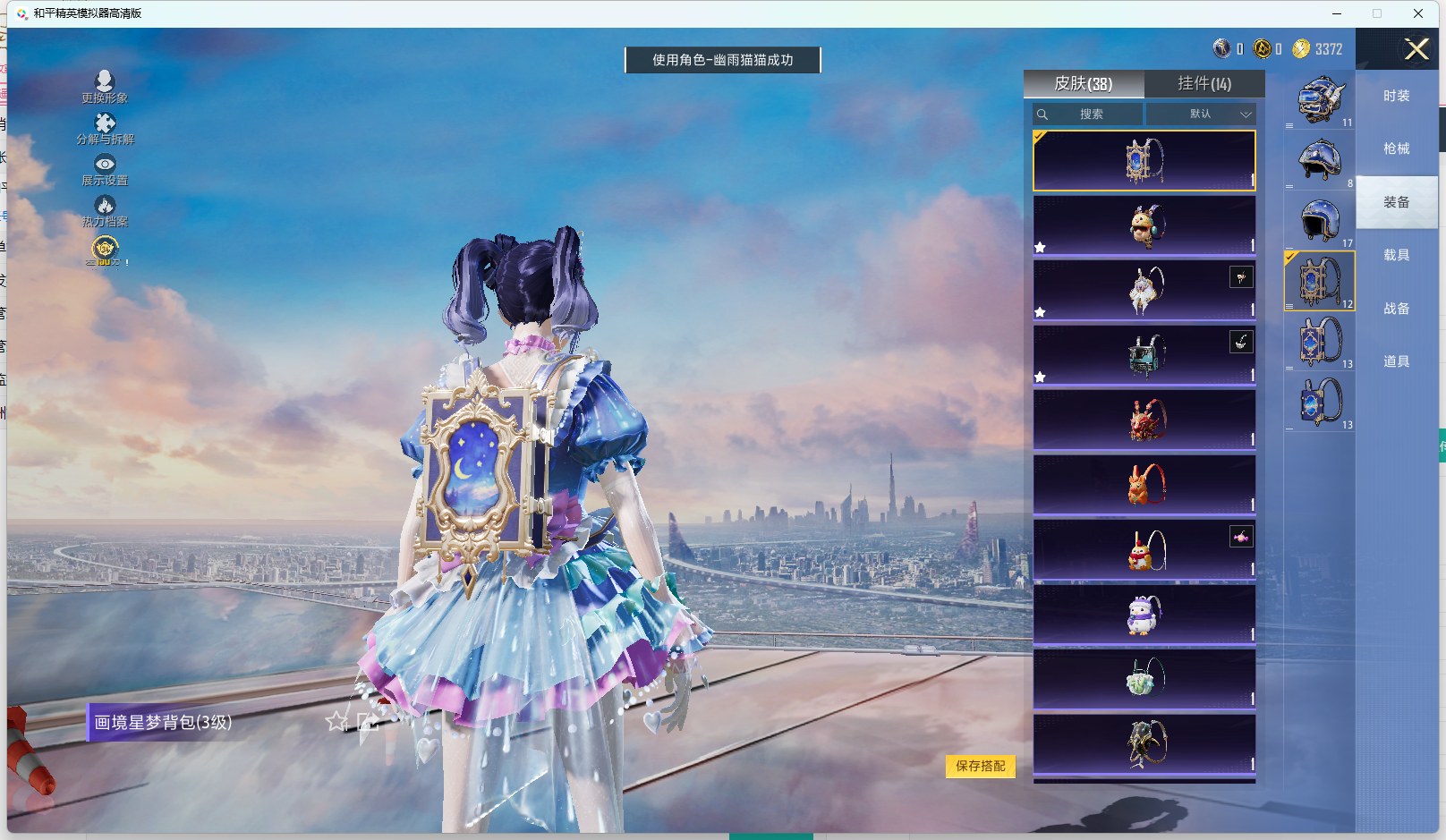Switch to the 皮肤(38) skins tab
Image resolution: width=1446 pixels, height=840 pixels.
1083,84
